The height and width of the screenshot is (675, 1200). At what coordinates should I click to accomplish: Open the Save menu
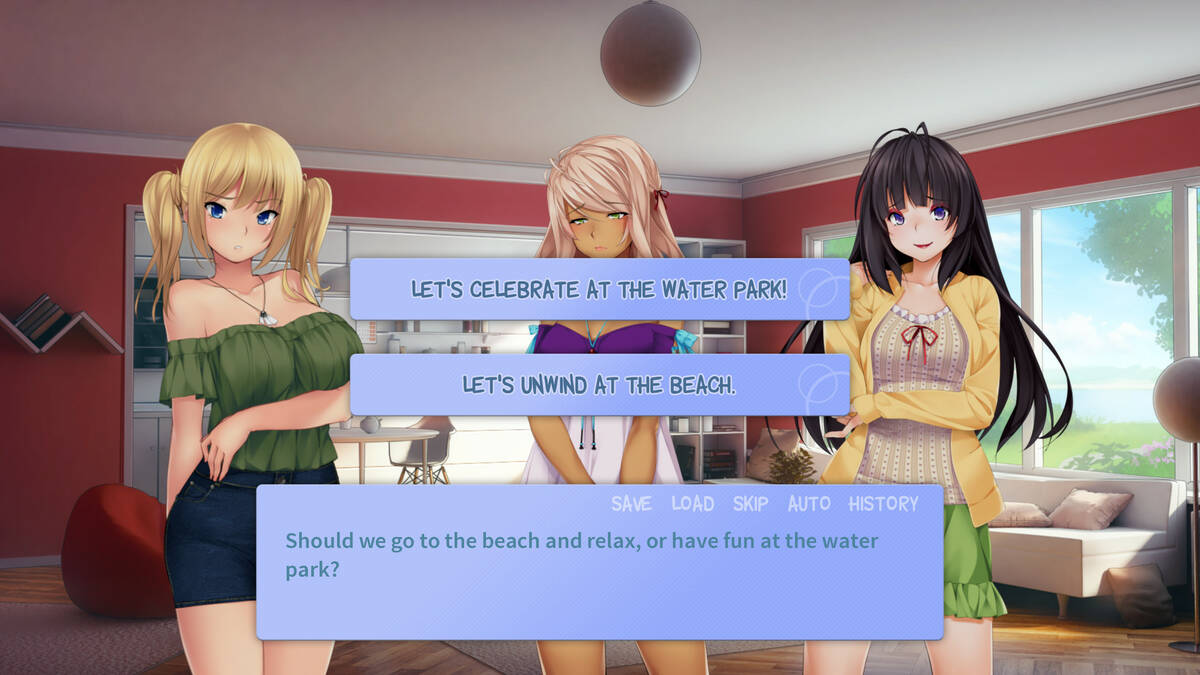click(631, 504)
